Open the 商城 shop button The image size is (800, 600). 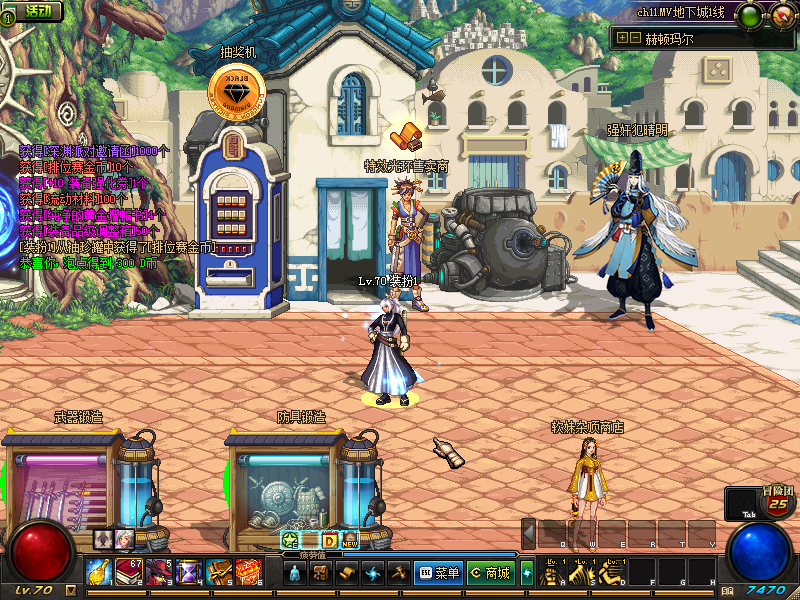489,573
